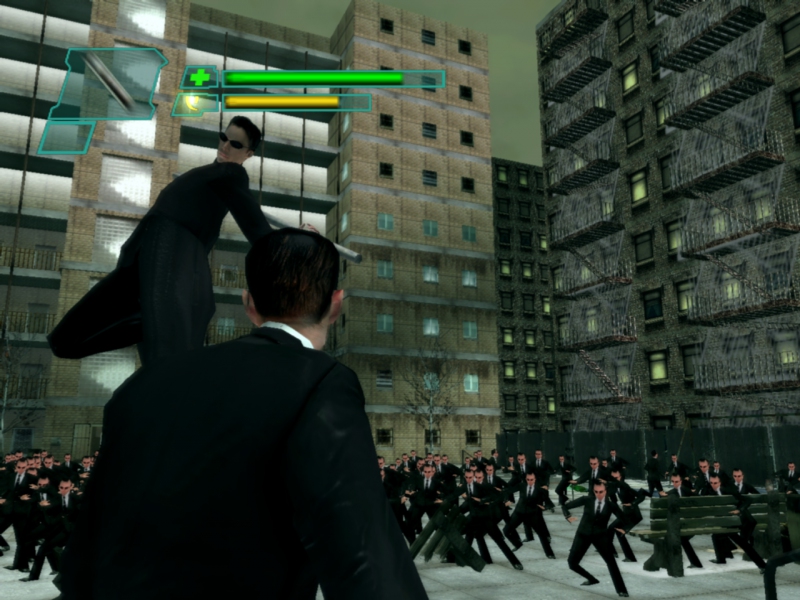Click the yellow focus energy icon
Image resolution: width=800 pixels, height=600 pixels.
193,102
